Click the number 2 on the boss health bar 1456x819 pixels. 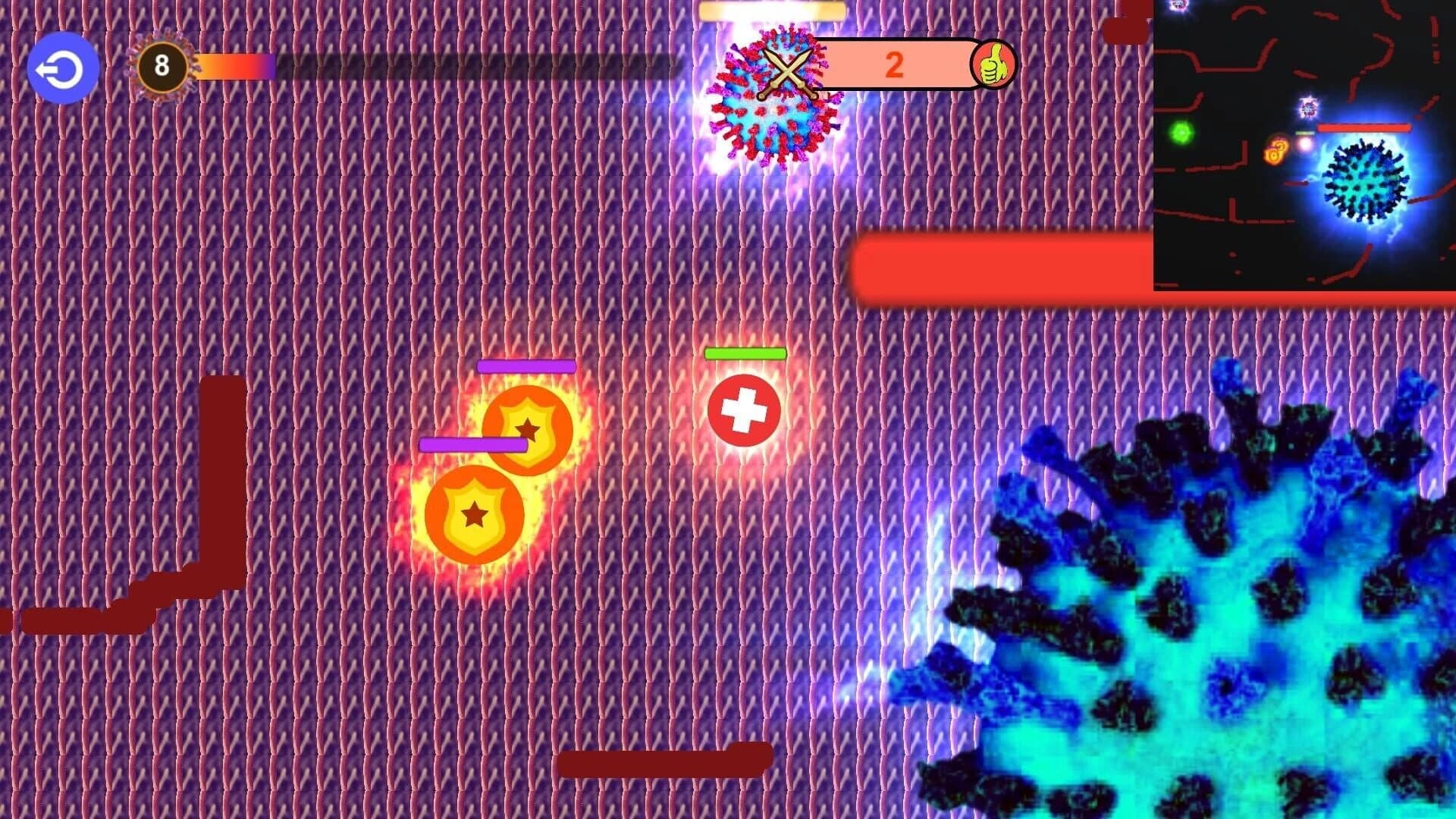(x=895, y=64)
